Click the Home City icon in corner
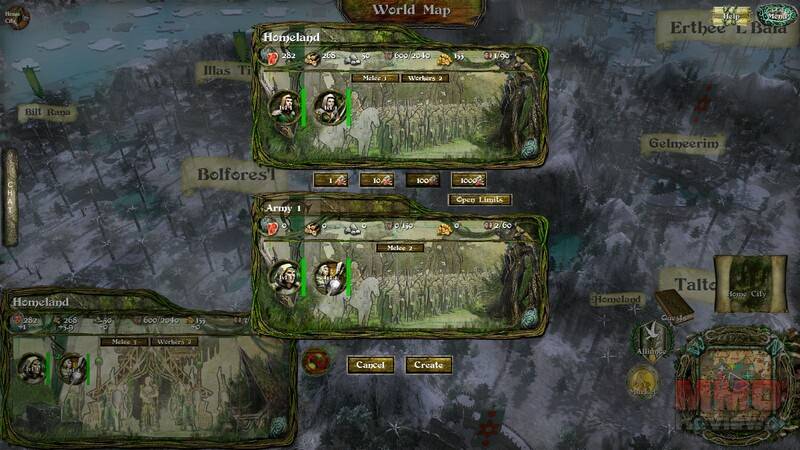This screenshot has width=800, height=450. (x=16, y=18)
